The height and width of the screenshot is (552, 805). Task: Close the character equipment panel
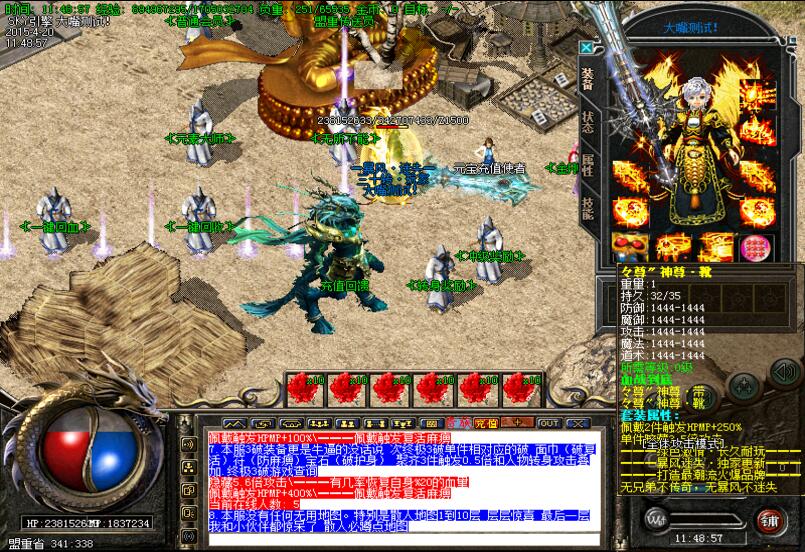[586, 47]
